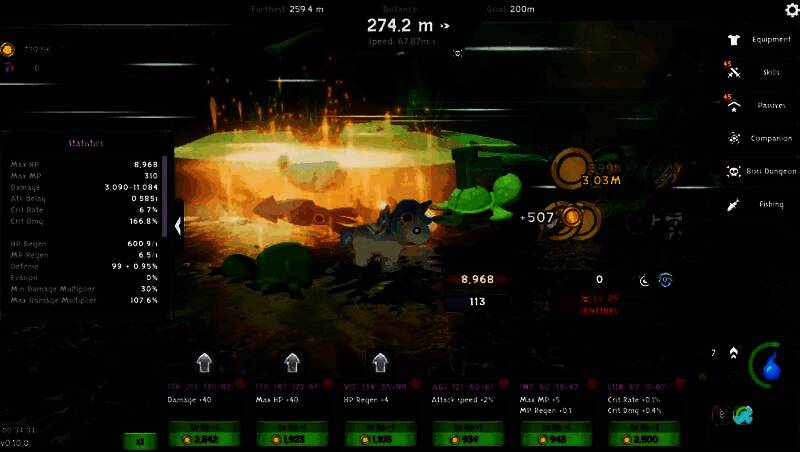
Task: Activate the teal wave skill icon
Action: pyautogui.click(x=742, y=414)
